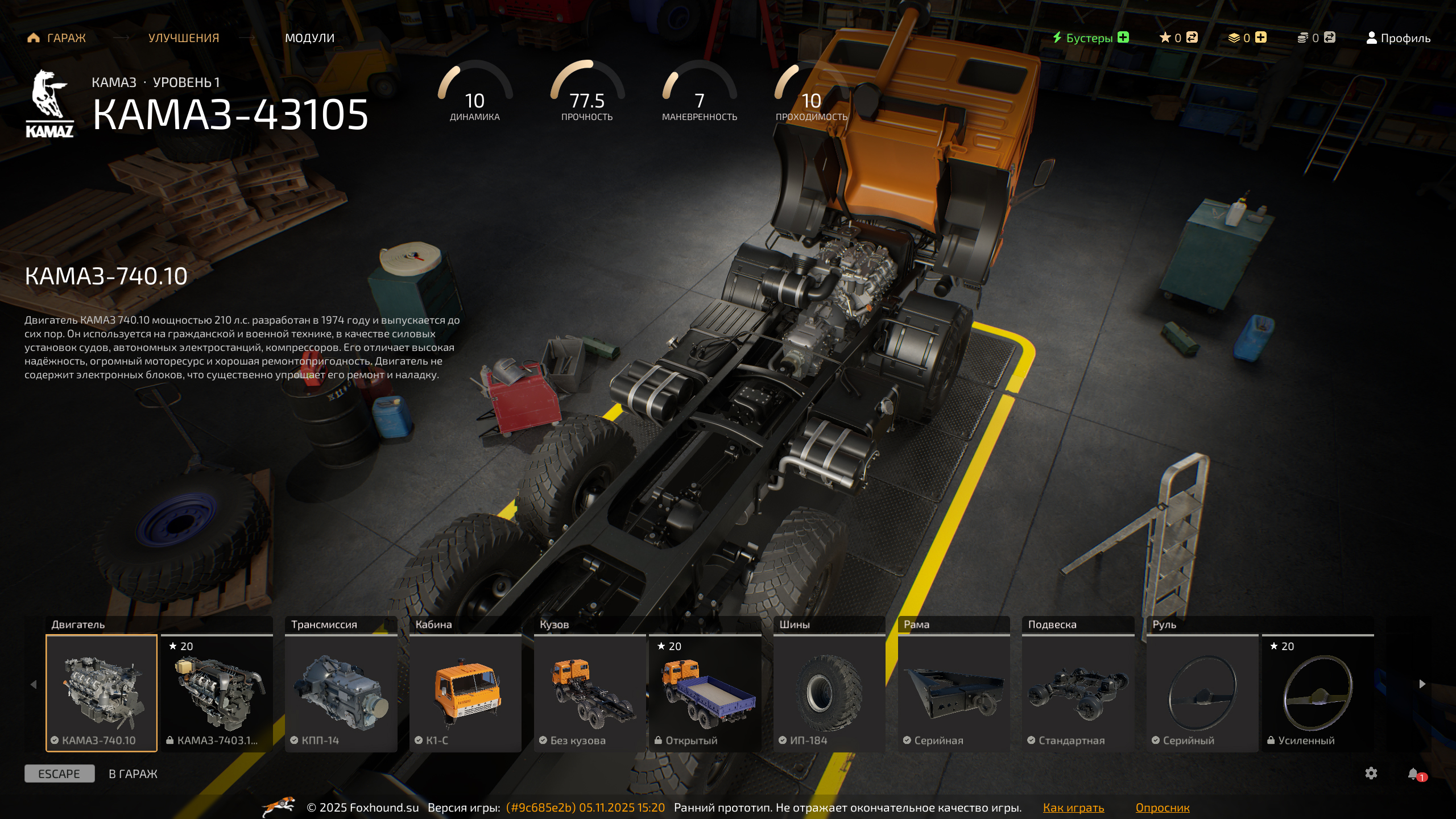Open the Профиль profile menu

pos(1398,38)
